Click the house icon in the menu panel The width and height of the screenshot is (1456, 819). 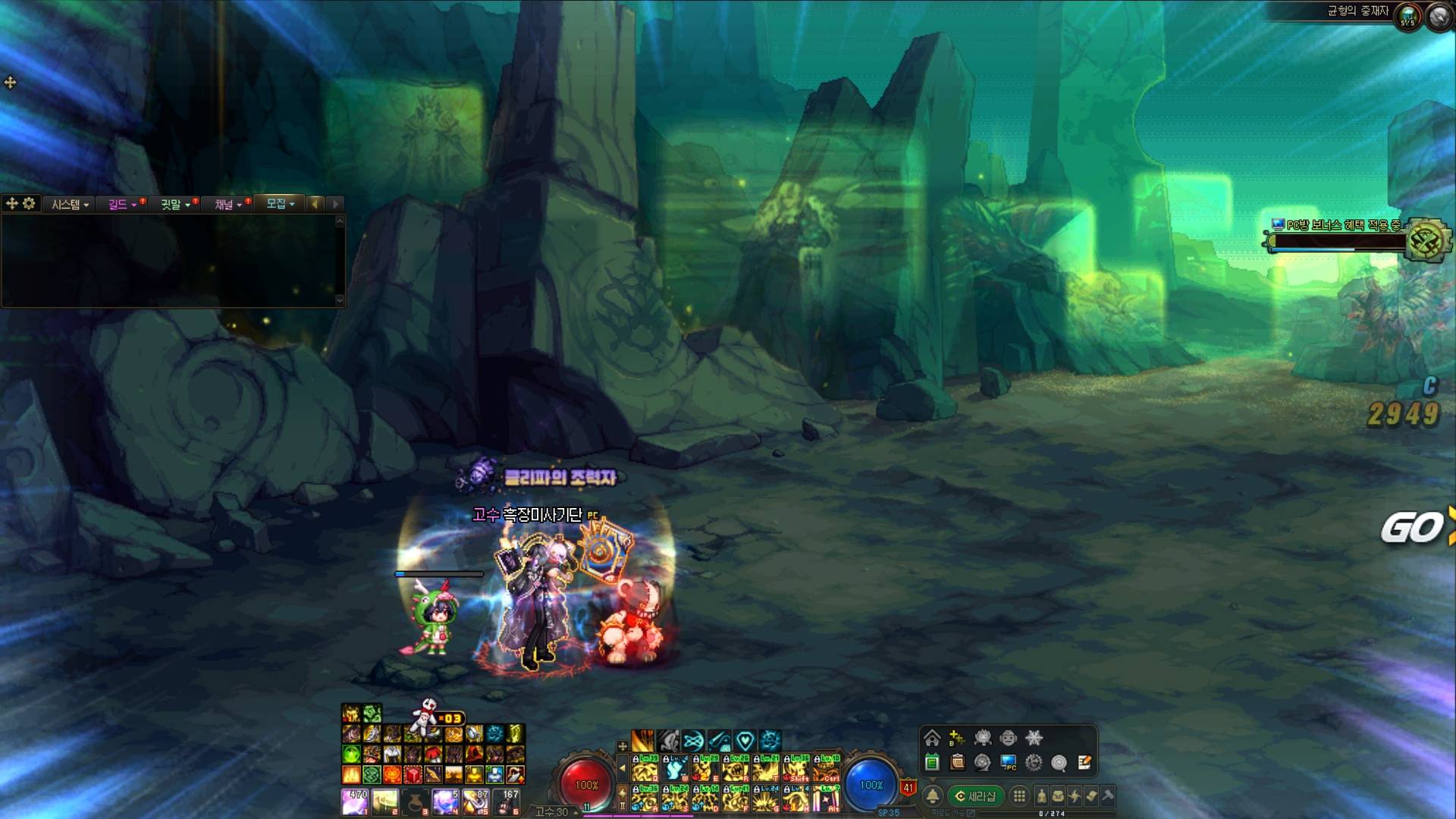932,738
